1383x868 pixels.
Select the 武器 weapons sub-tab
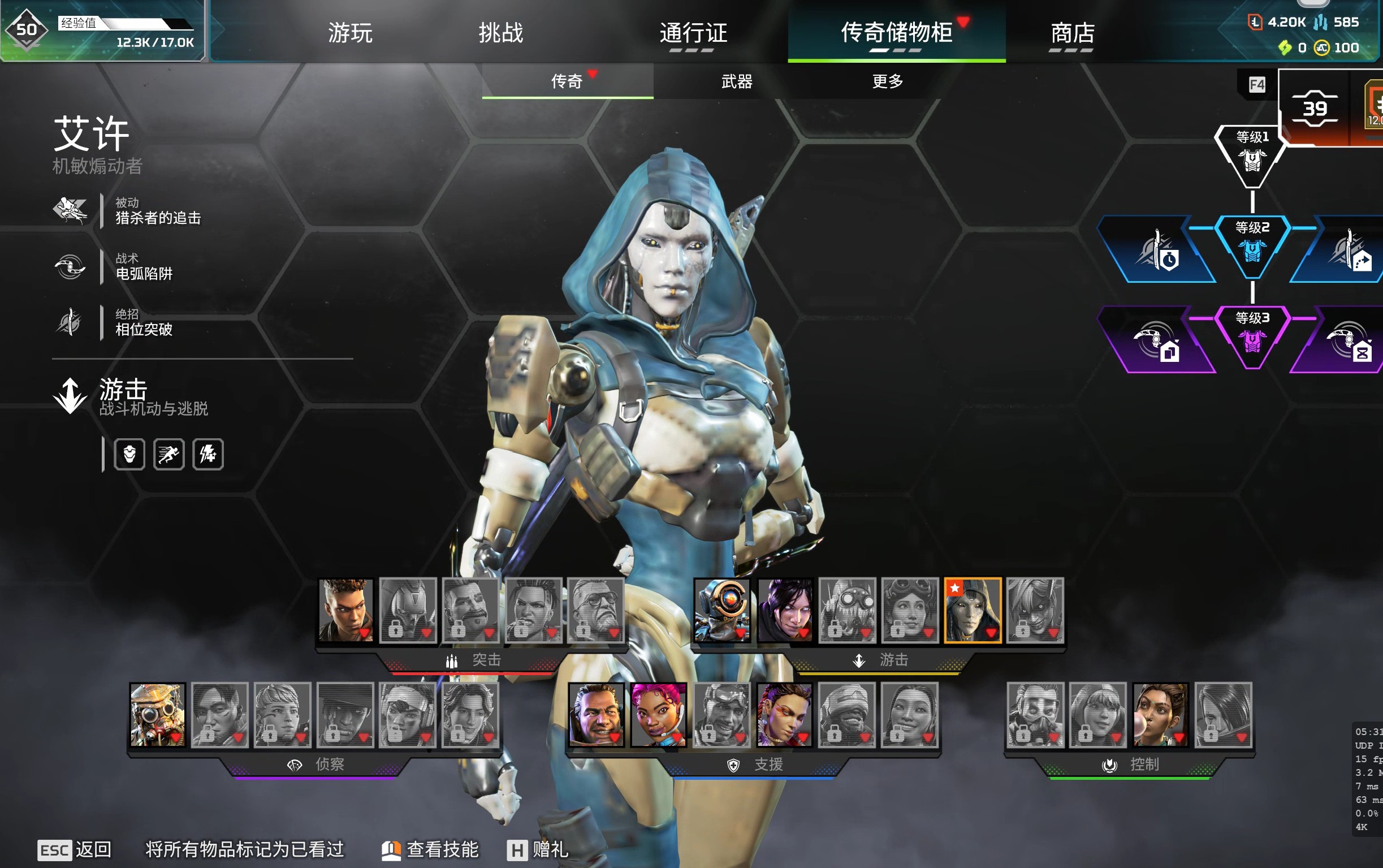coord(736,81)
